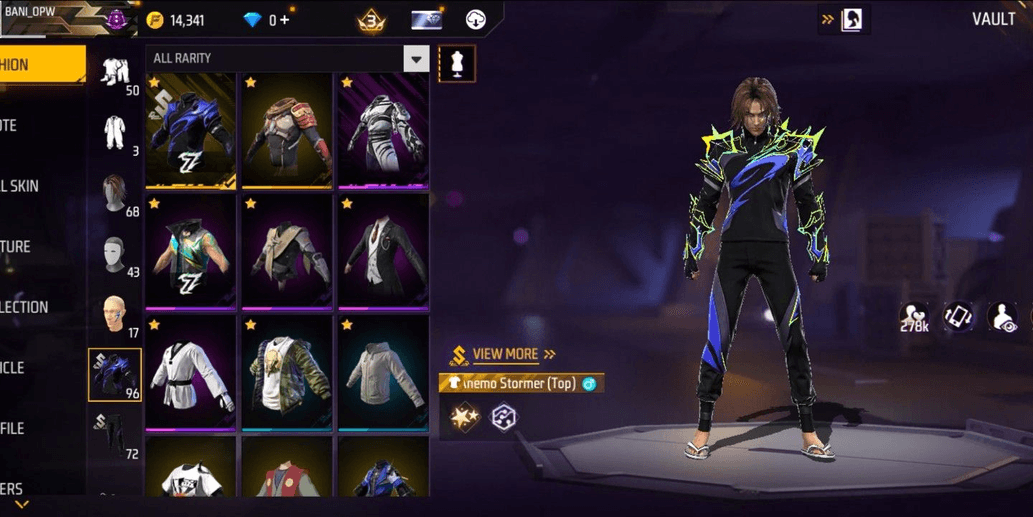1033x517 pixels.
Task: Select the camo sleeve jacket
Action: point(287,373)
